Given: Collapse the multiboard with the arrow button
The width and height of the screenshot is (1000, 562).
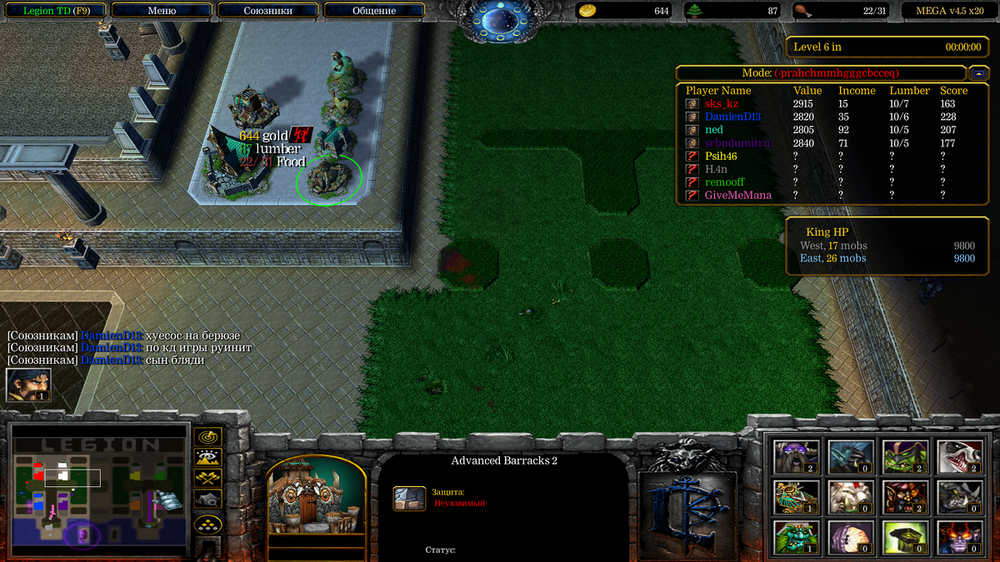Looking at the screenshot, I should tap(980, 73).
